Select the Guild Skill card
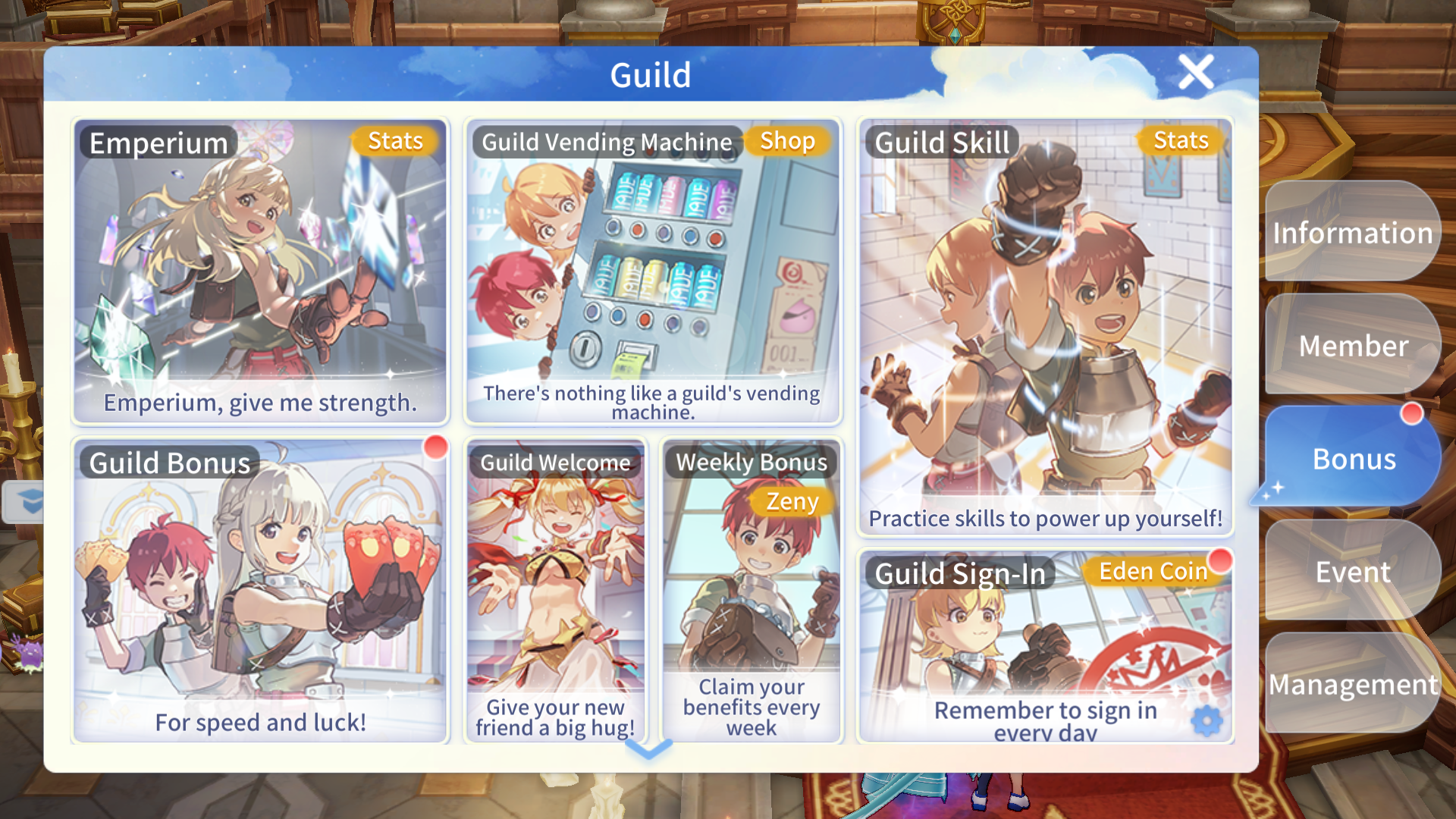The image size is (1456, 819). [1045, 328]
